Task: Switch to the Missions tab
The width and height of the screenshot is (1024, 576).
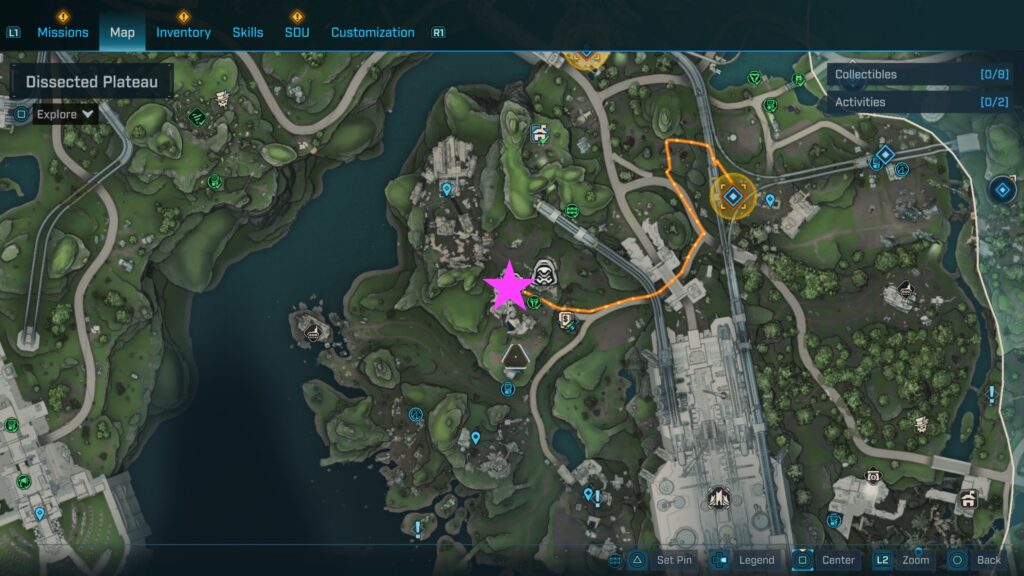Action: pyautogui.click(x=63, y=32)
